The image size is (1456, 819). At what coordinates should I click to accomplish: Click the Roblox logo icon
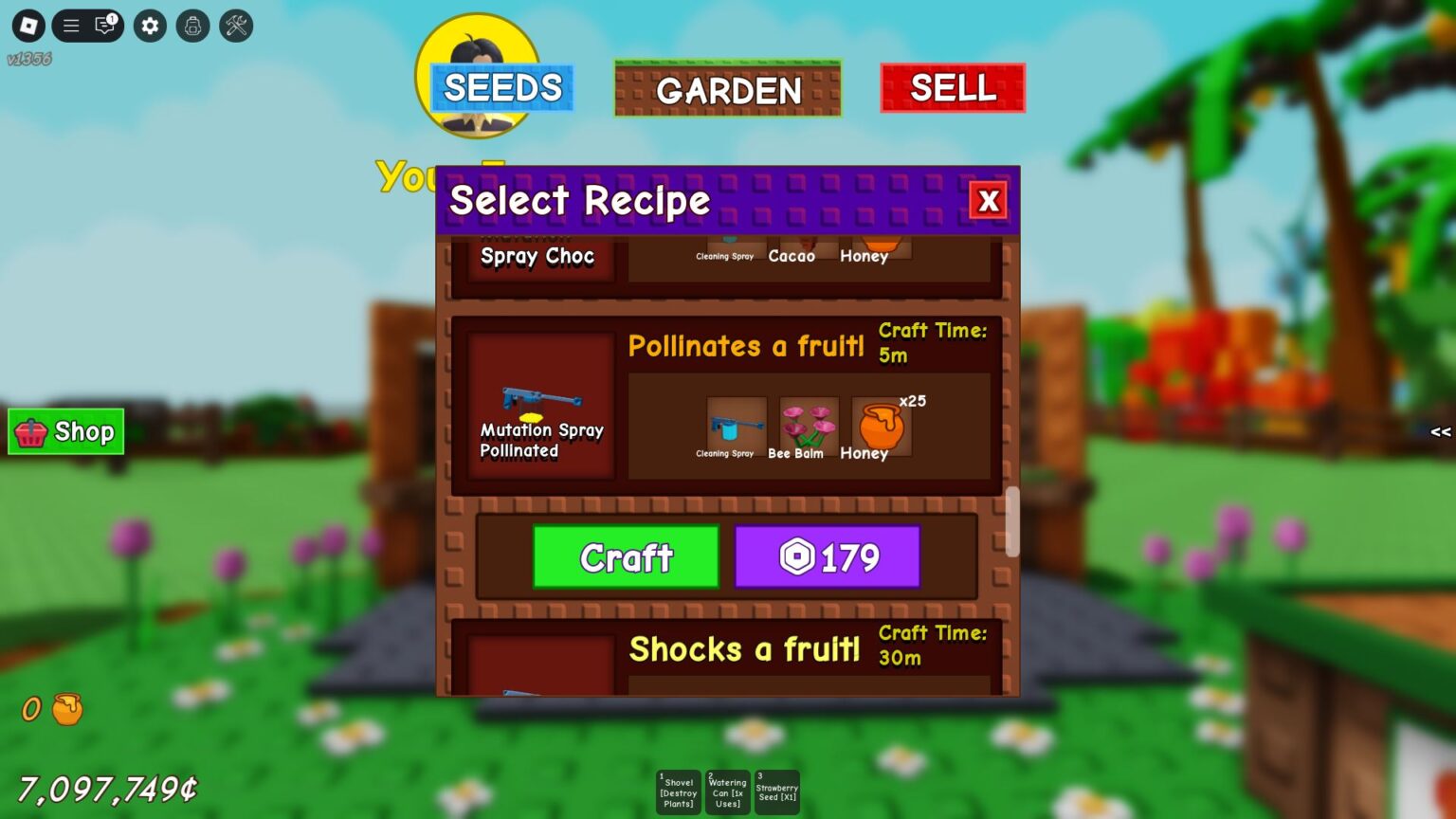pyautogui.click(x=27, y=27)
